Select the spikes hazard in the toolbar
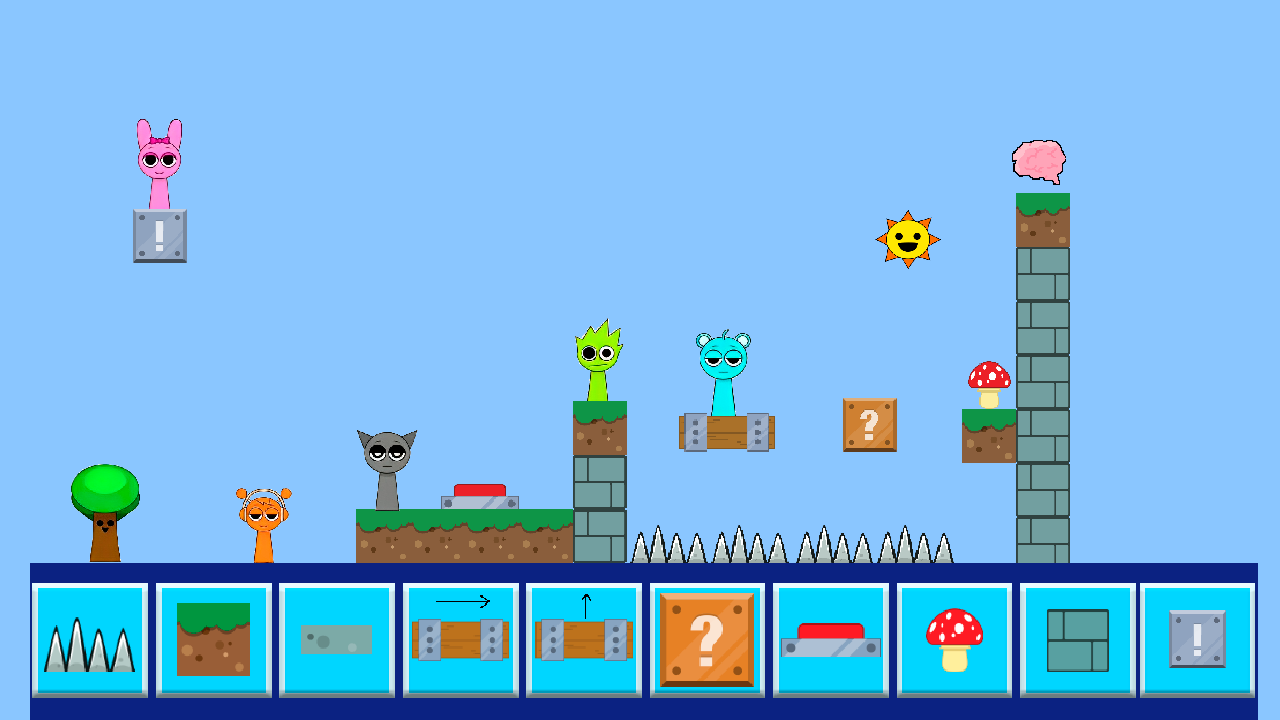 tap(89, 640)
